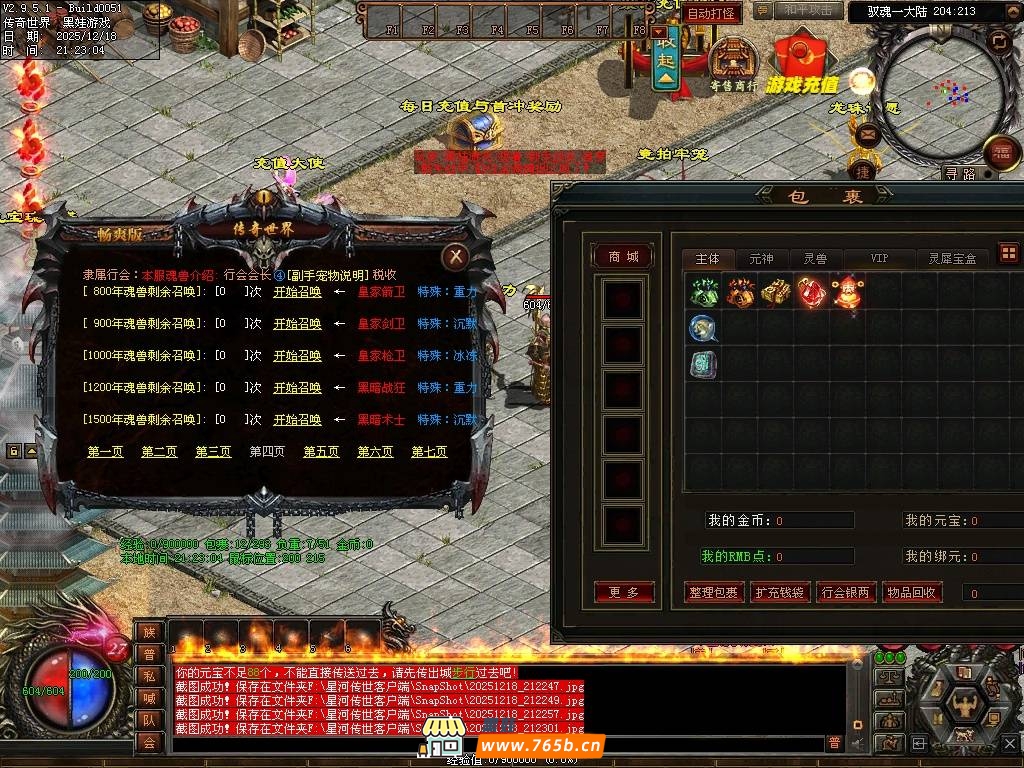1024x768 pixels.
Task: Open 行会银两 guild silver
Action: coord(846,593)
